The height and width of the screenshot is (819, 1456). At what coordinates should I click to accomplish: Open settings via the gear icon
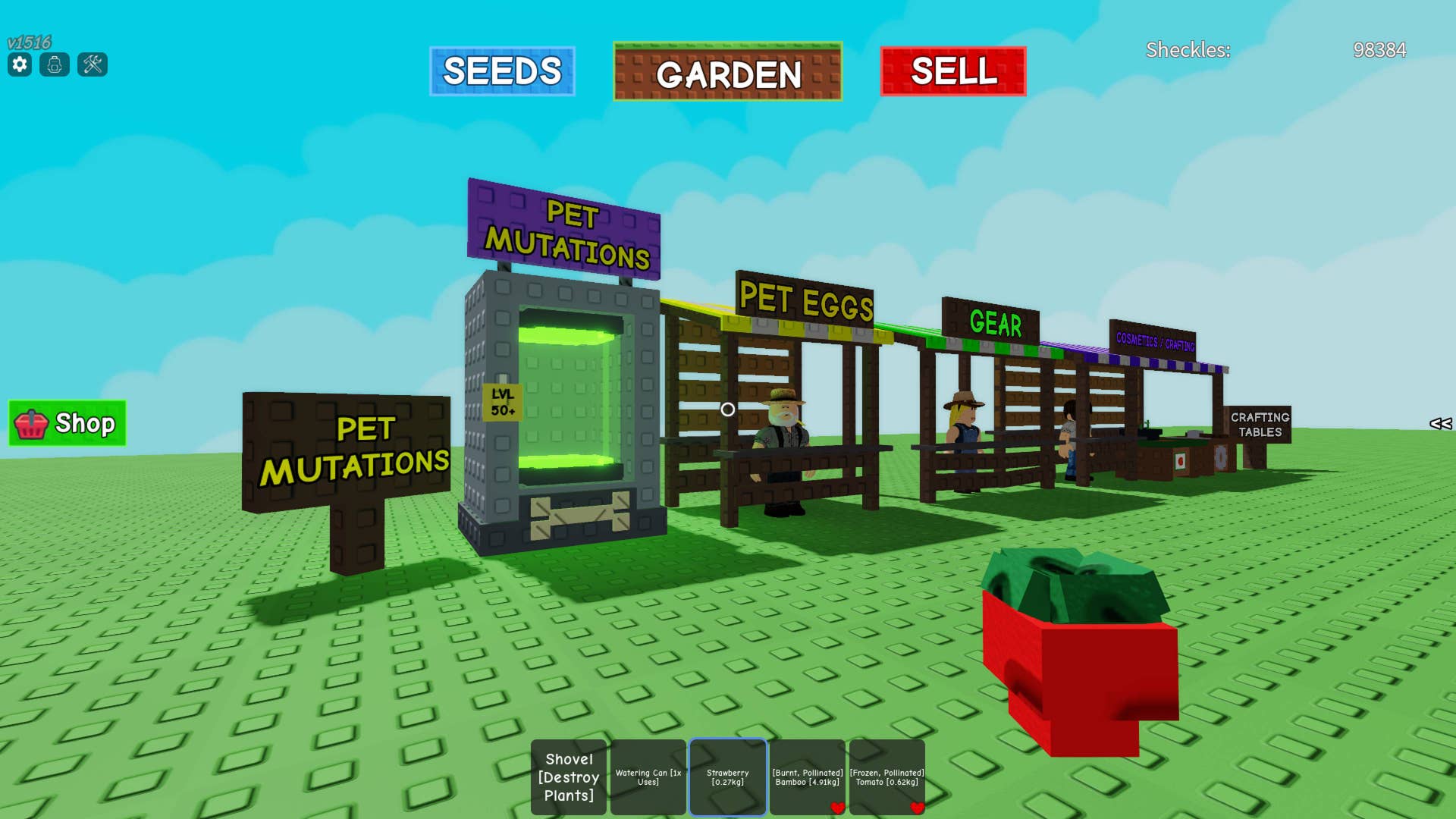(x=20, y=64)
